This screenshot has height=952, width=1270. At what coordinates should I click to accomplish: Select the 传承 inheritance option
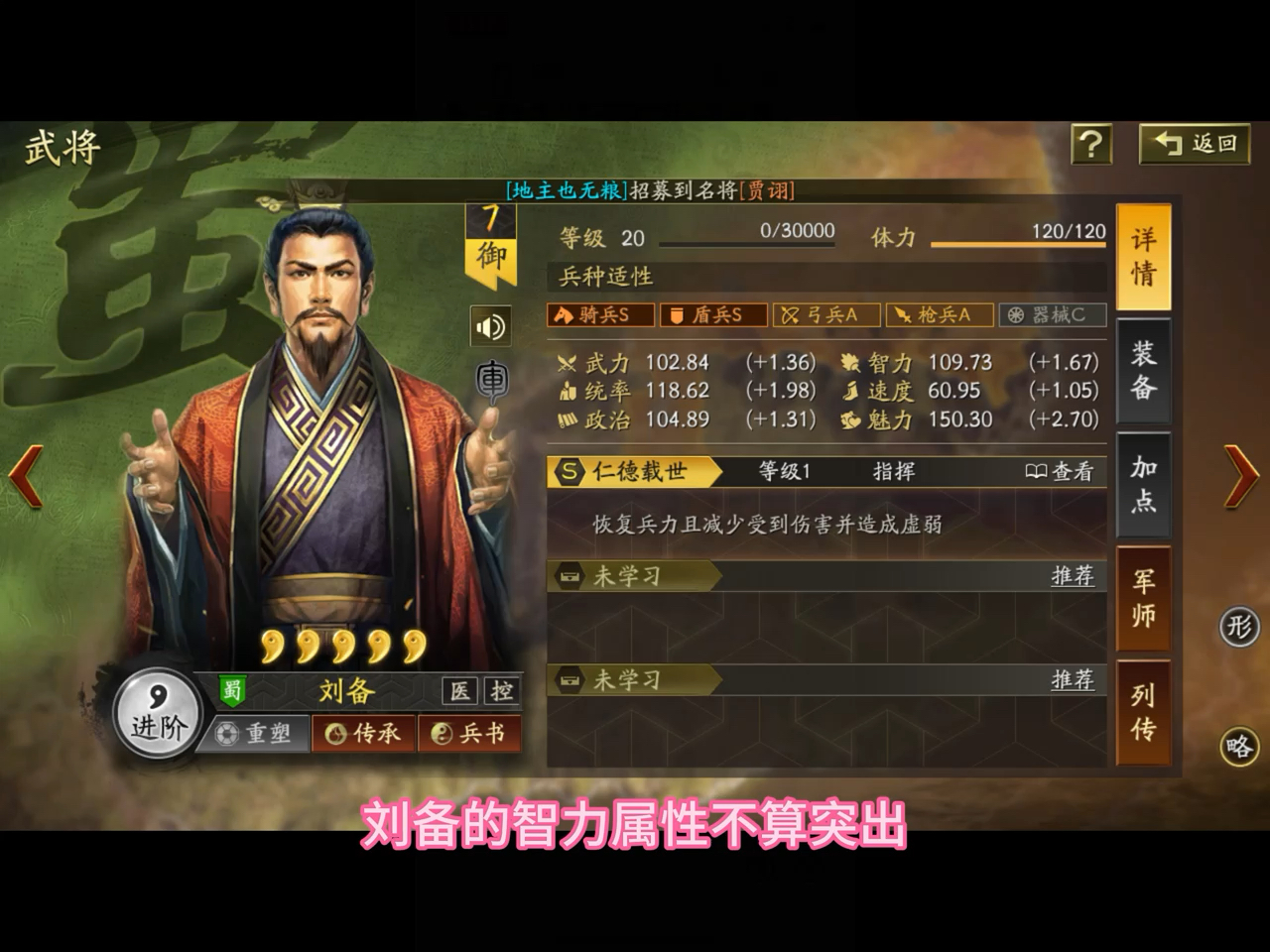[x=362, y=734]
